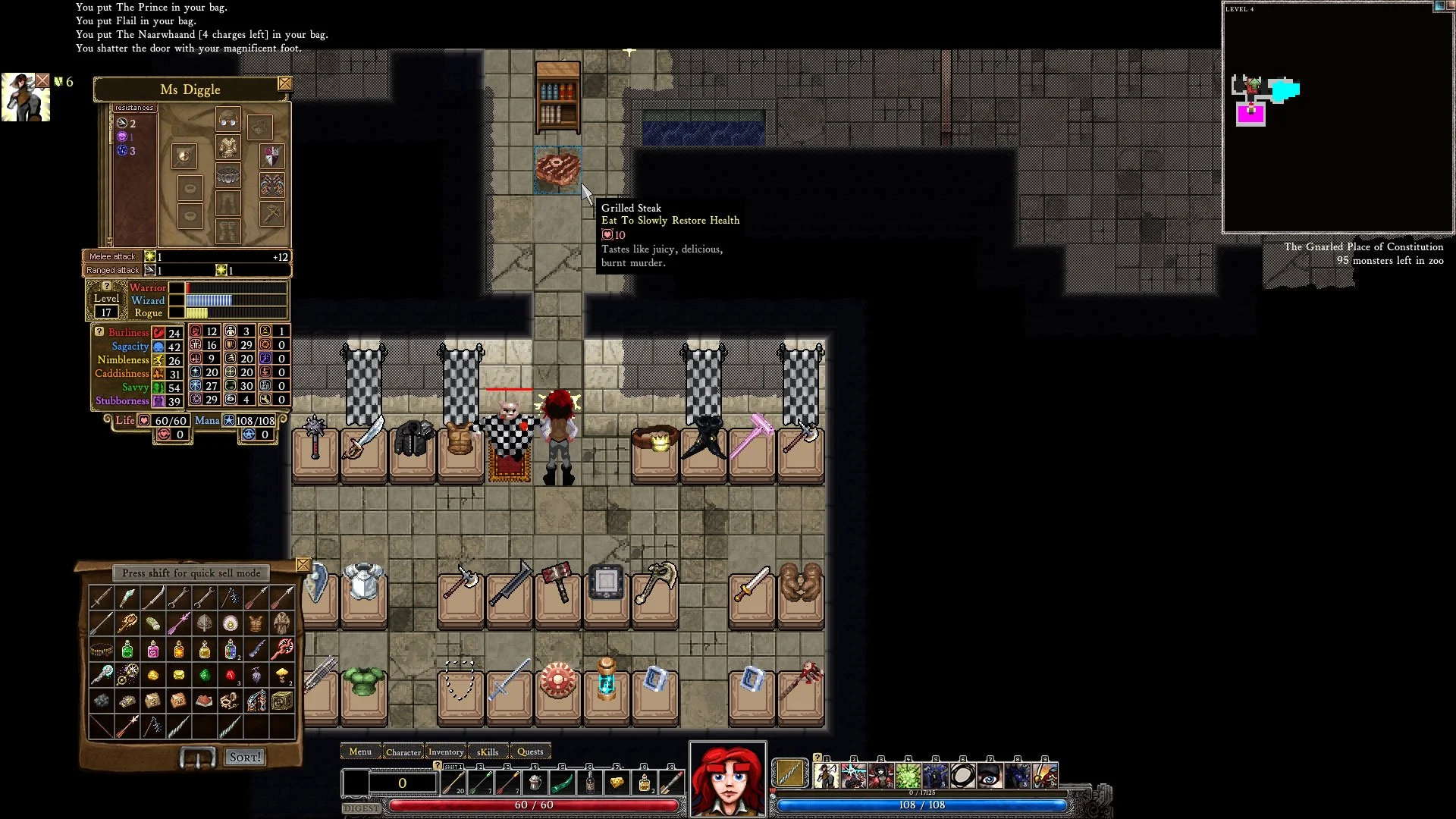Expand the resistances tab on the character sheet
Viewport: 1456px width, 819px height.
tap(133, 108)
